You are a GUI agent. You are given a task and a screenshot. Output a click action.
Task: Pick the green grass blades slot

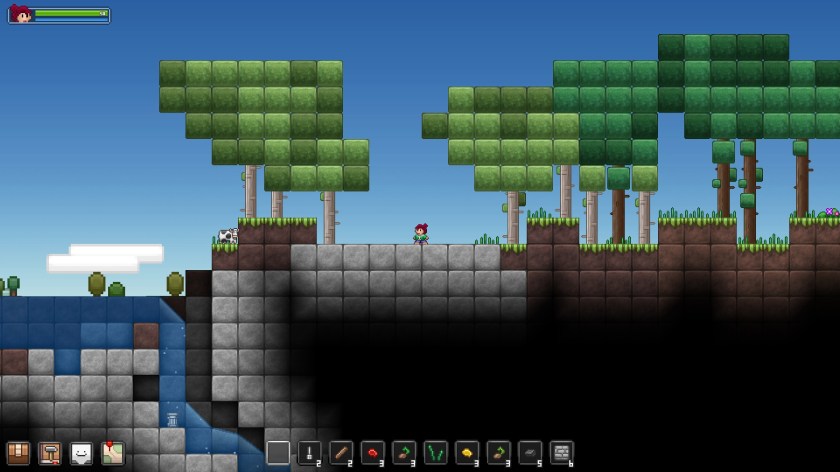coord(436,452)
